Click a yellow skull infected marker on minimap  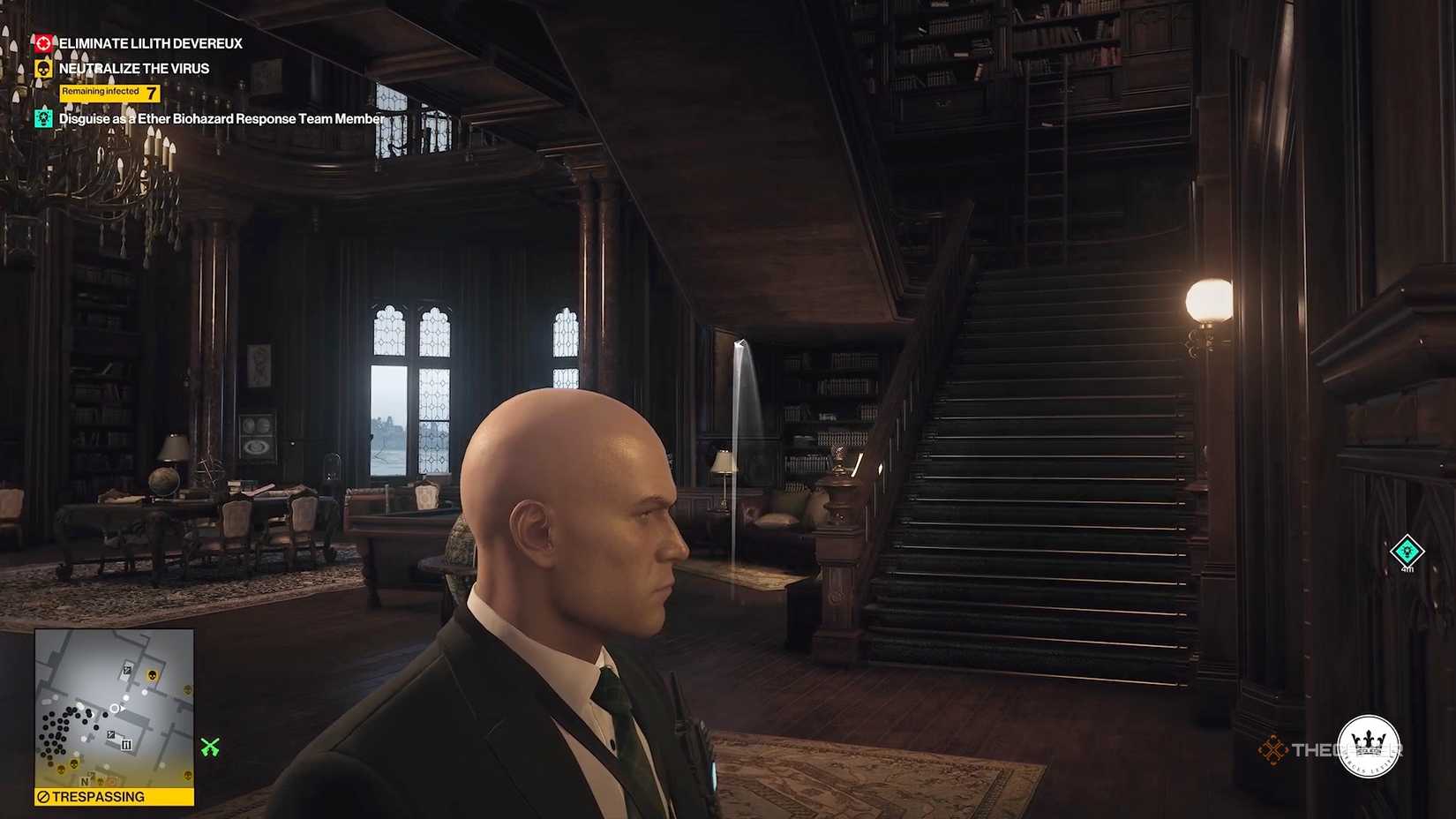point(151,676)
